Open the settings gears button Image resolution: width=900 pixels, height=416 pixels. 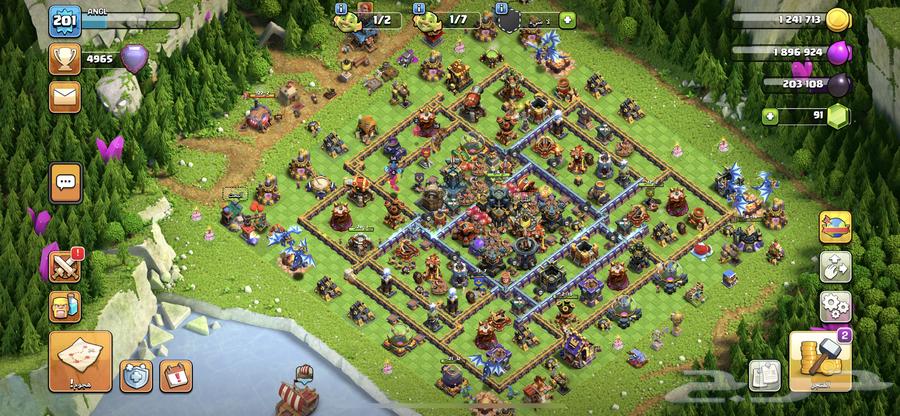834,306
